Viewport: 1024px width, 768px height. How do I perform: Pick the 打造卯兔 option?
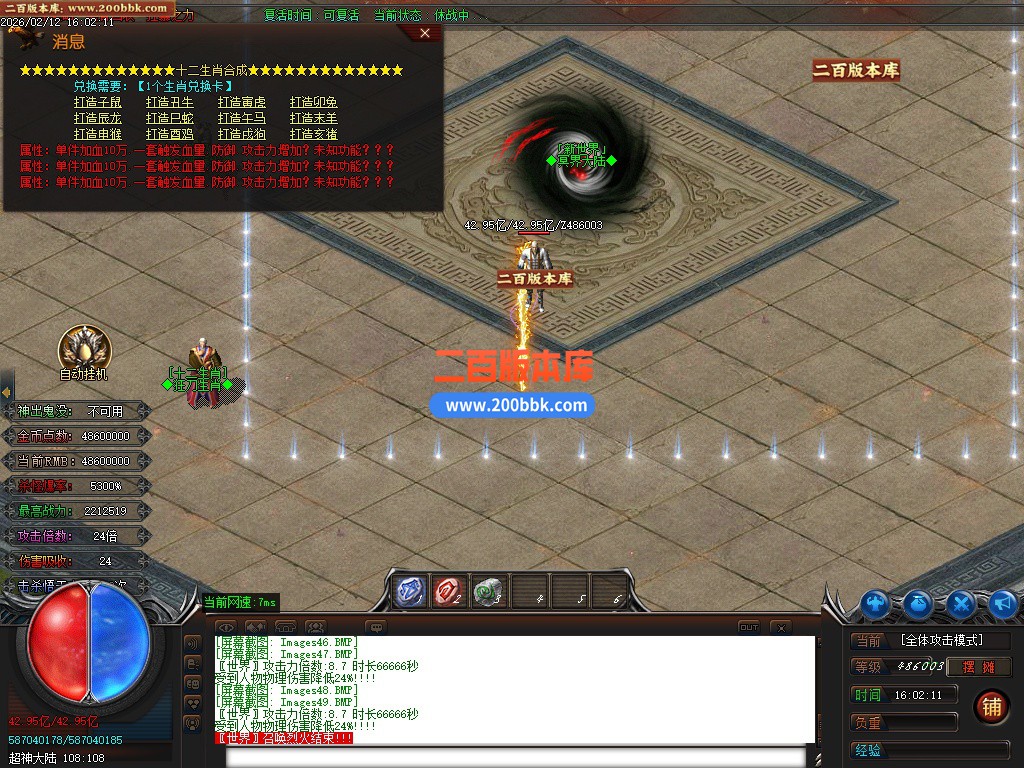pyautogui.click(x=314, y=103)
